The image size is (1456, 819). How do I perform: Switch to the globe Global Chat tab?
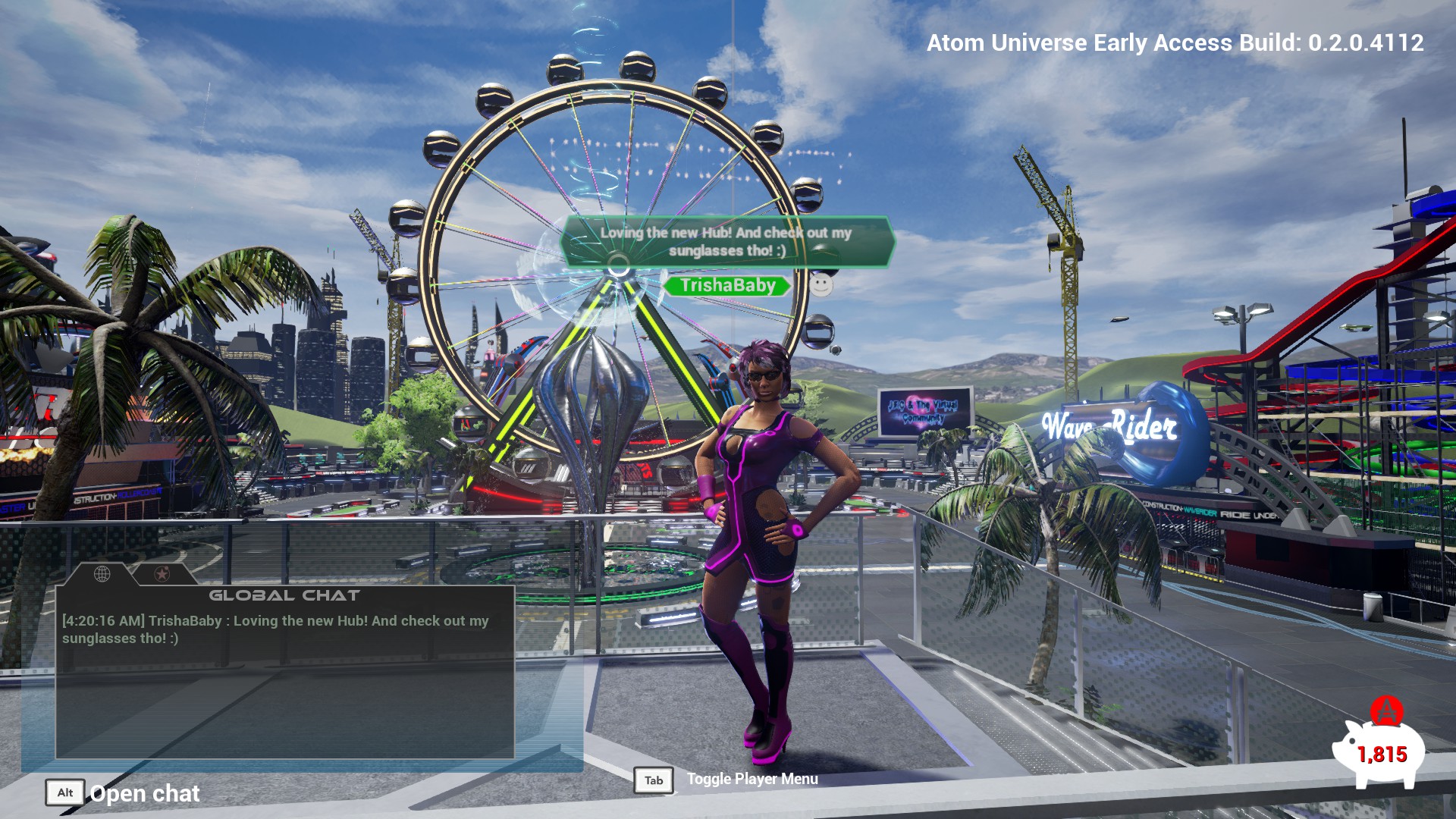pyautogui.click(x=102, y=574)
